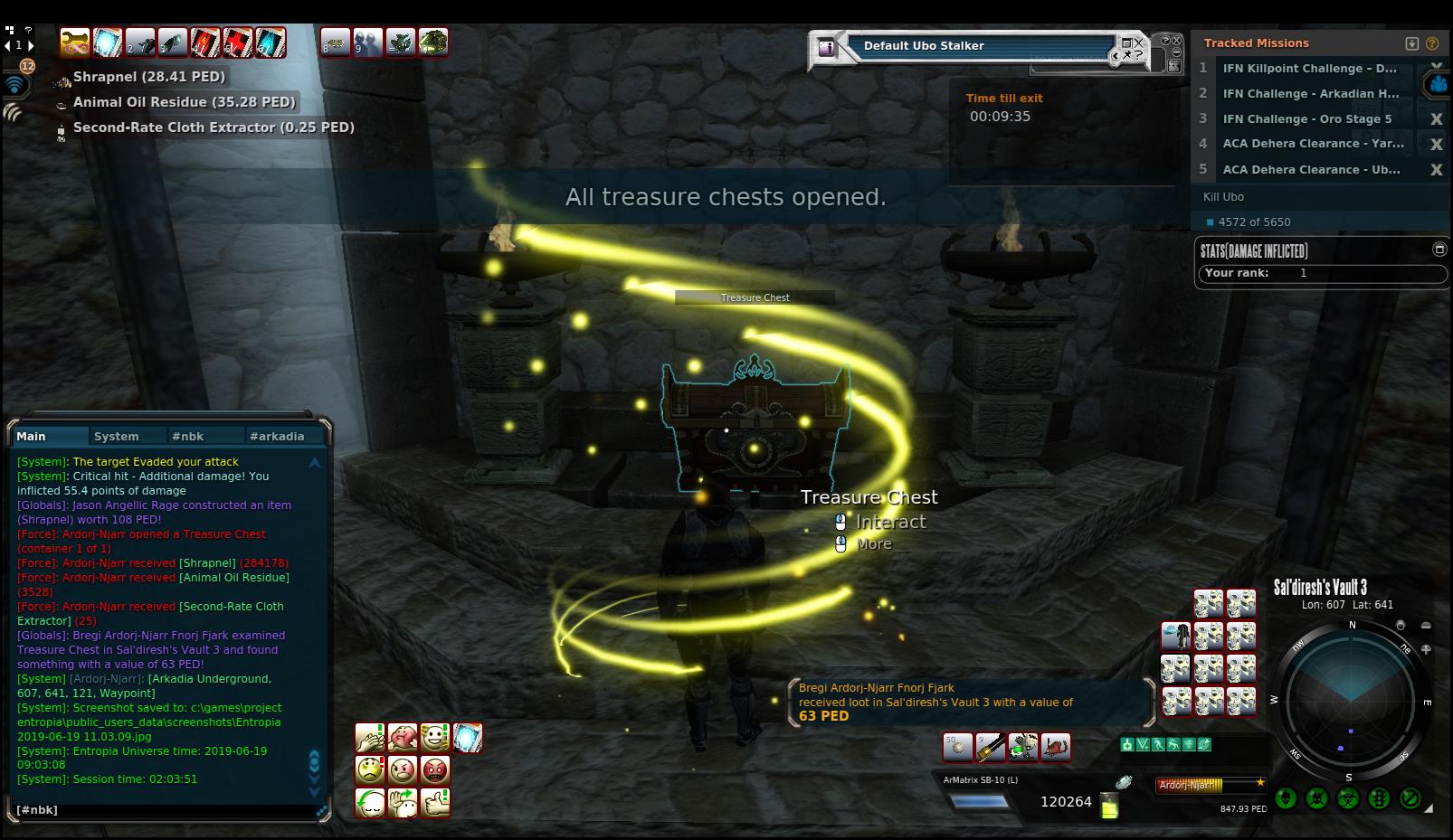Open the #arkadia chat channel tab
The image size is (1453, 840).
coord(277,436)
